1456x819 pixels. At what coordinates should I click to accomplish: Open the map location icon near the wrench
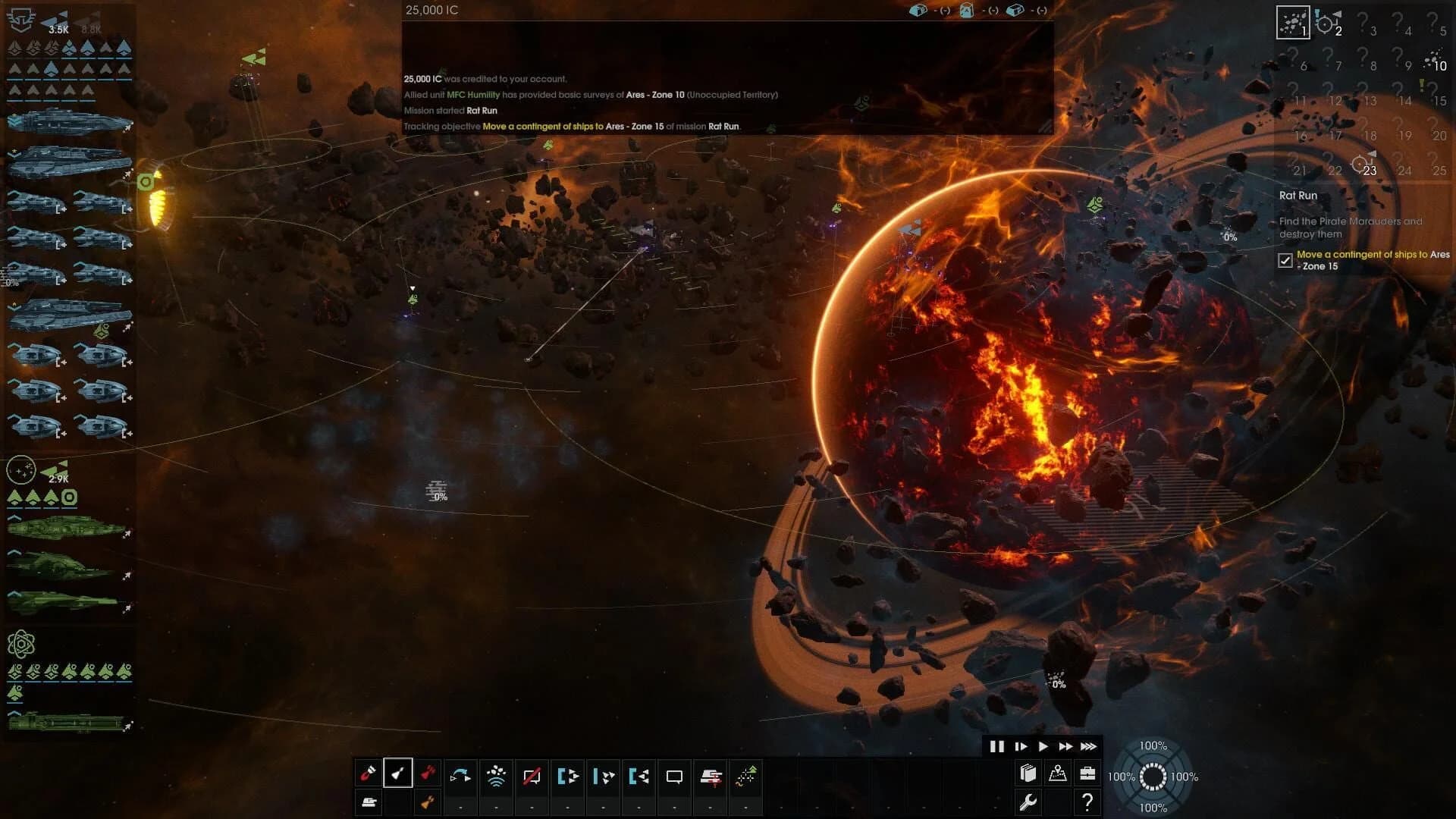tap(1057, 773)
